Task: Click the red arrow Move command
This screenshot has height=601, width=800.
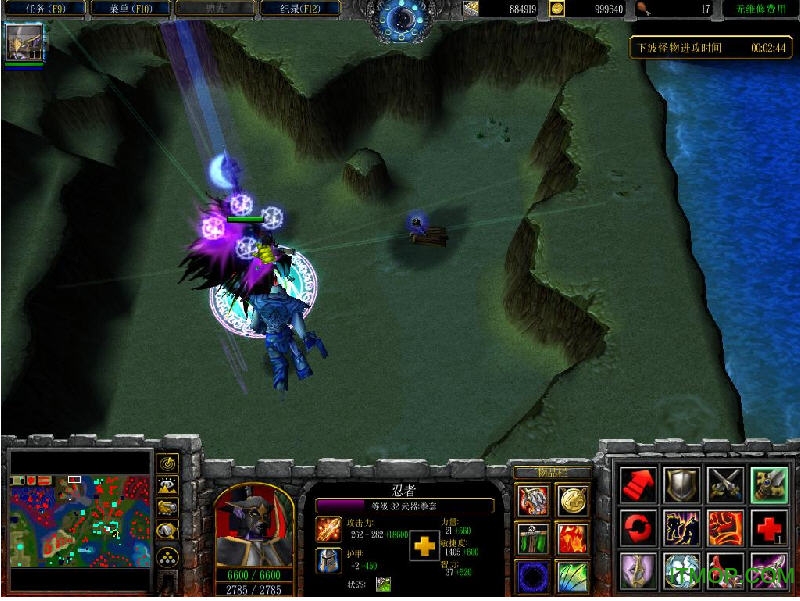Action: click(639, 485)
